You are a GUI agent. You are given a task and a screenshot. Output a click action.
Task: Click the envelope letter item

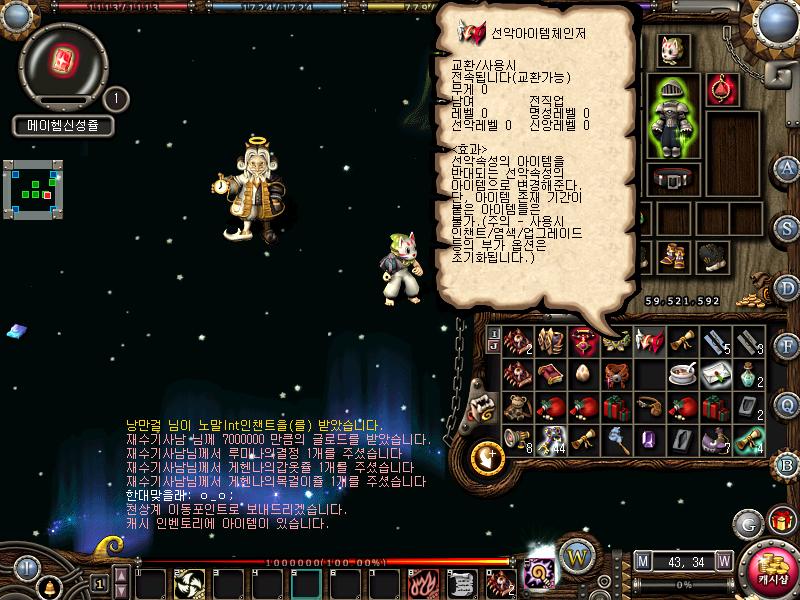pos(715,374)
